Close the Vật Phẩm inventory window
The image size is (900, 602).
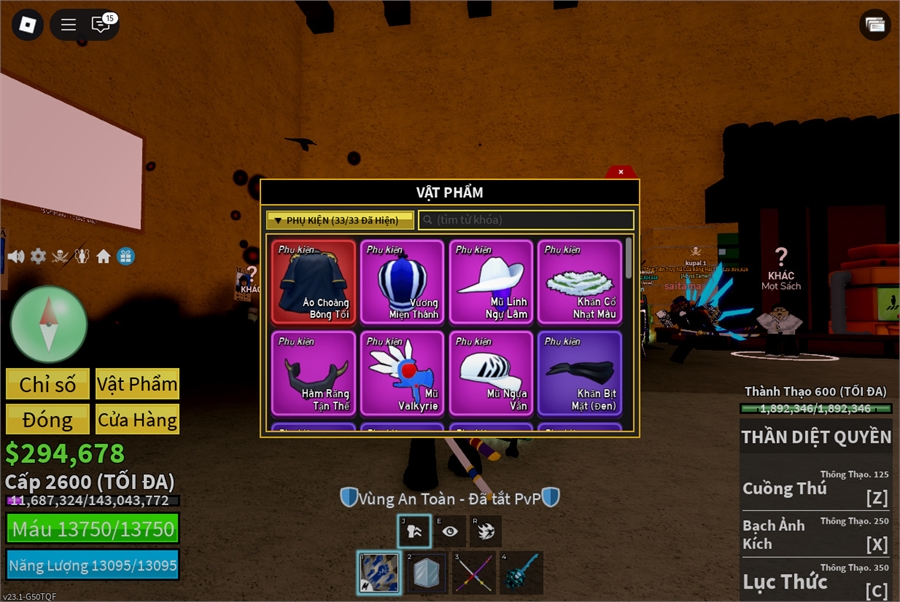click(x=621, y=172)
